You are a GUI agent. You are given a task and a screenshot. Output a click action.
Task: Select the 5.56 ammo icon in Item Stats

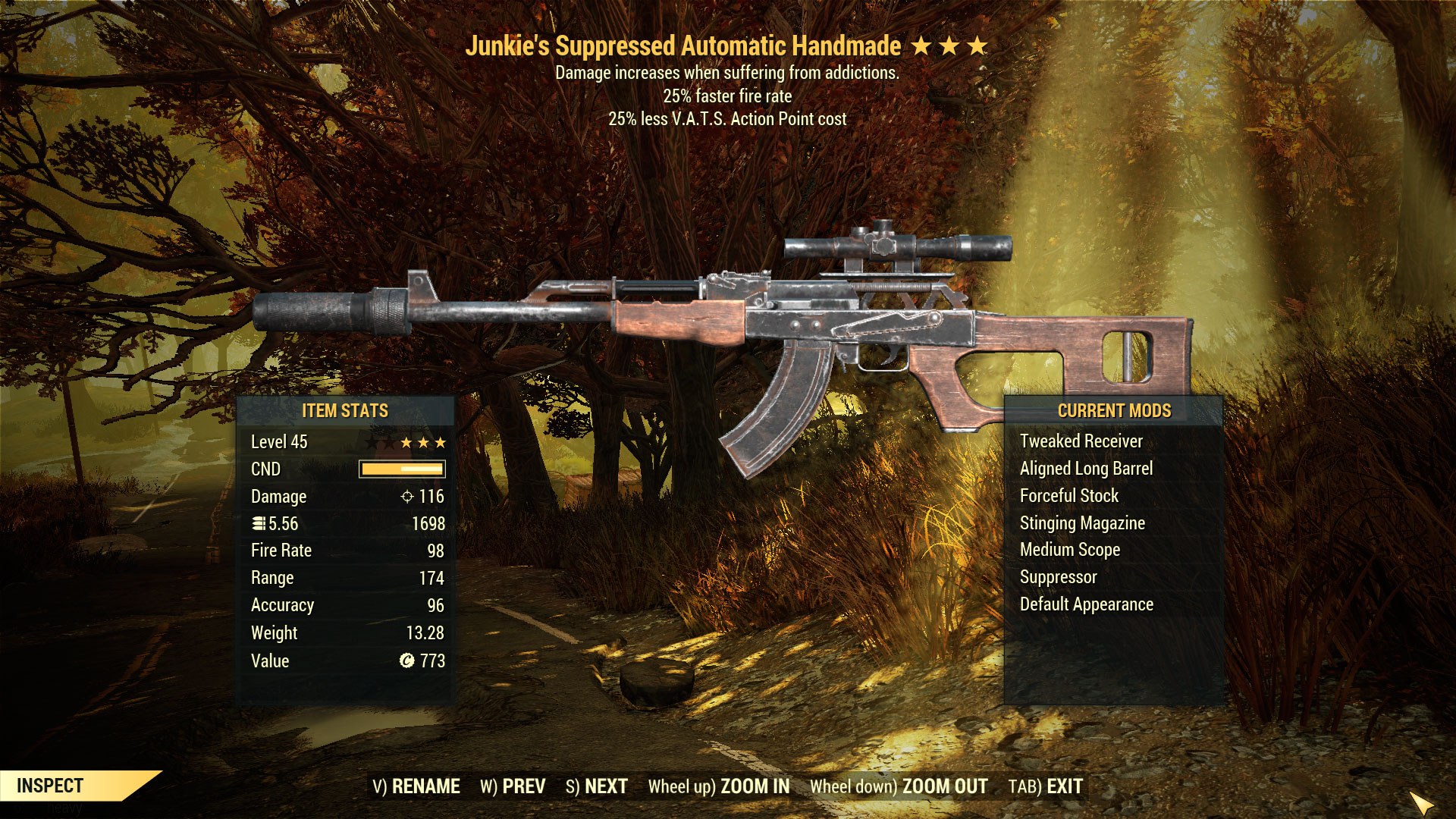point(259,523)
